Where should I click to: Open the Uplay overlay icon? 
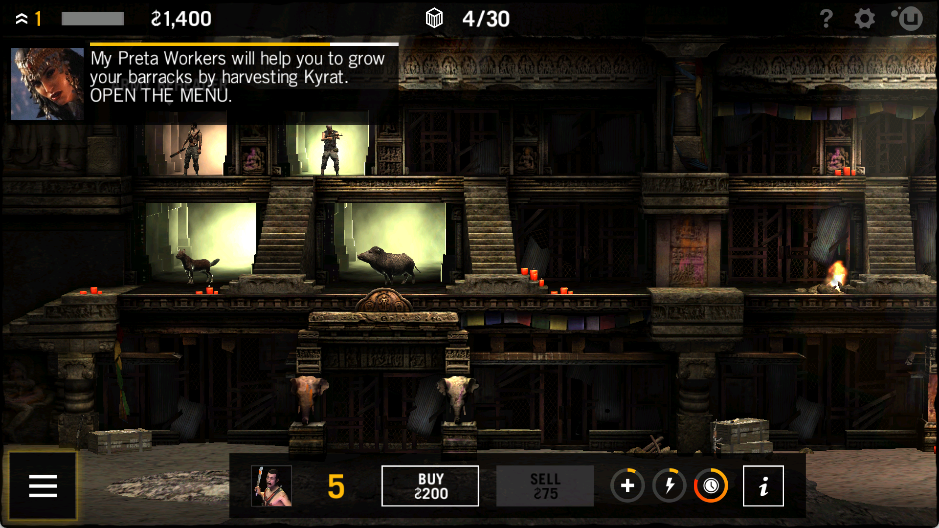(908, 18)
